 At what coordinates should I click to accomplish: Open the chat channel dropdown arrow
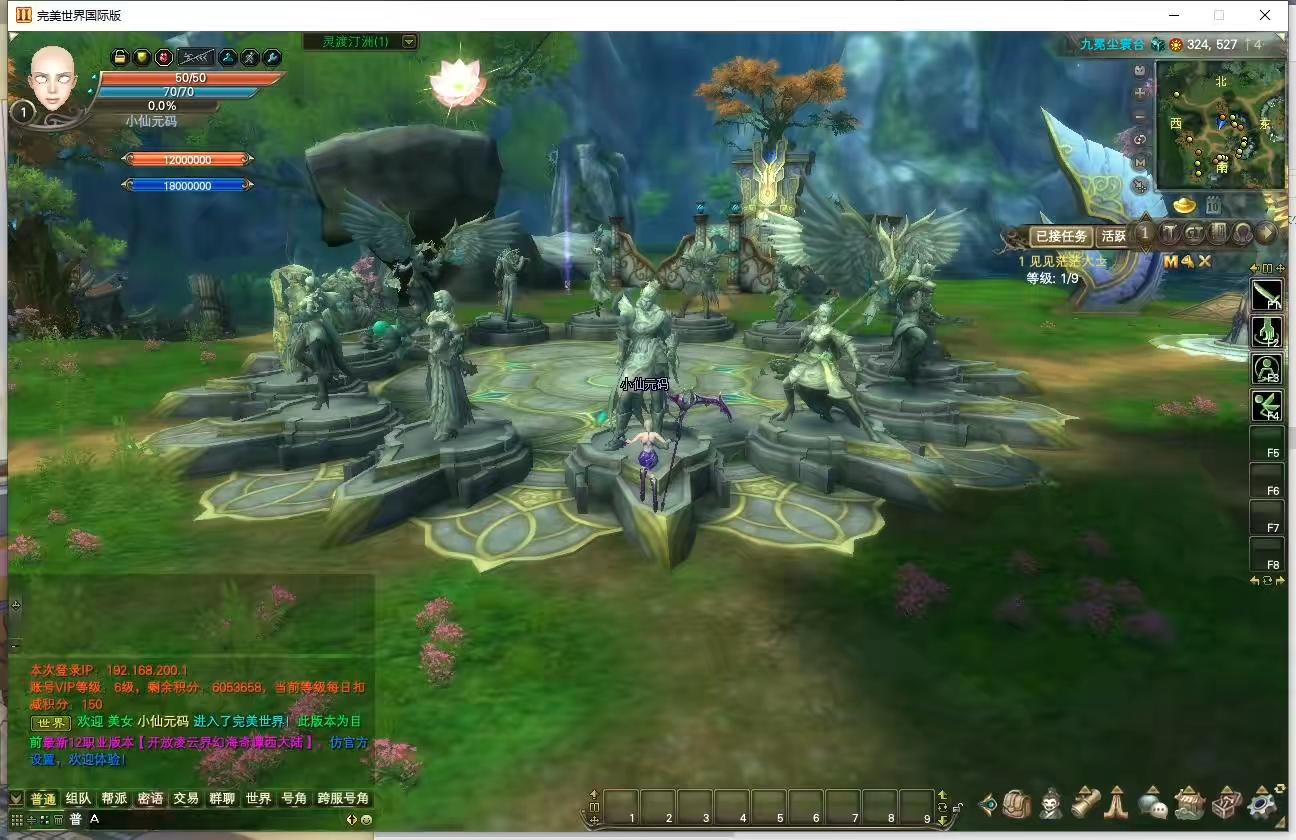pyautogui.click(x=14, y=798)
